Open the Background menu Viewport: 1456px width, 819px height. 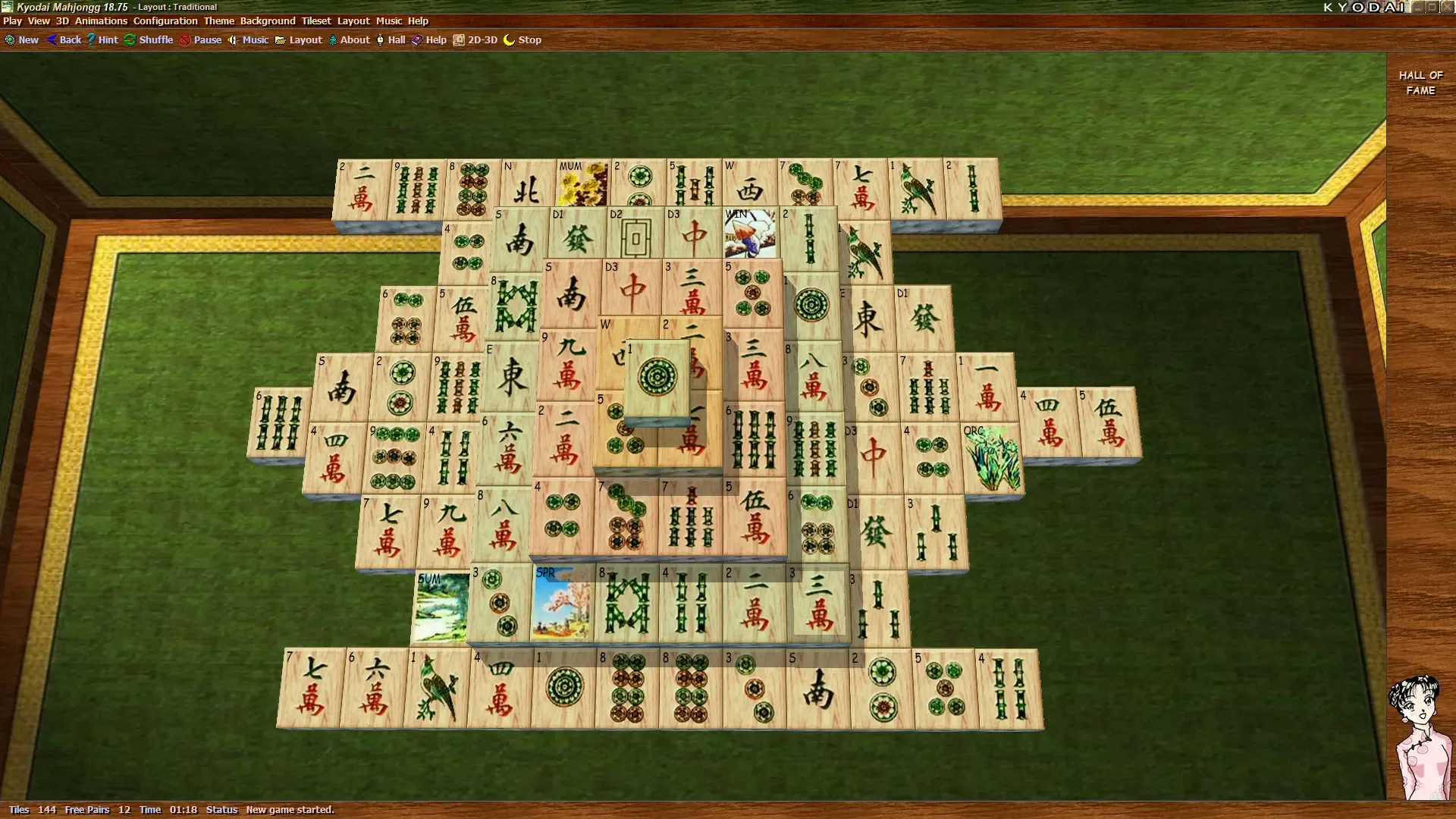point(268,20)
